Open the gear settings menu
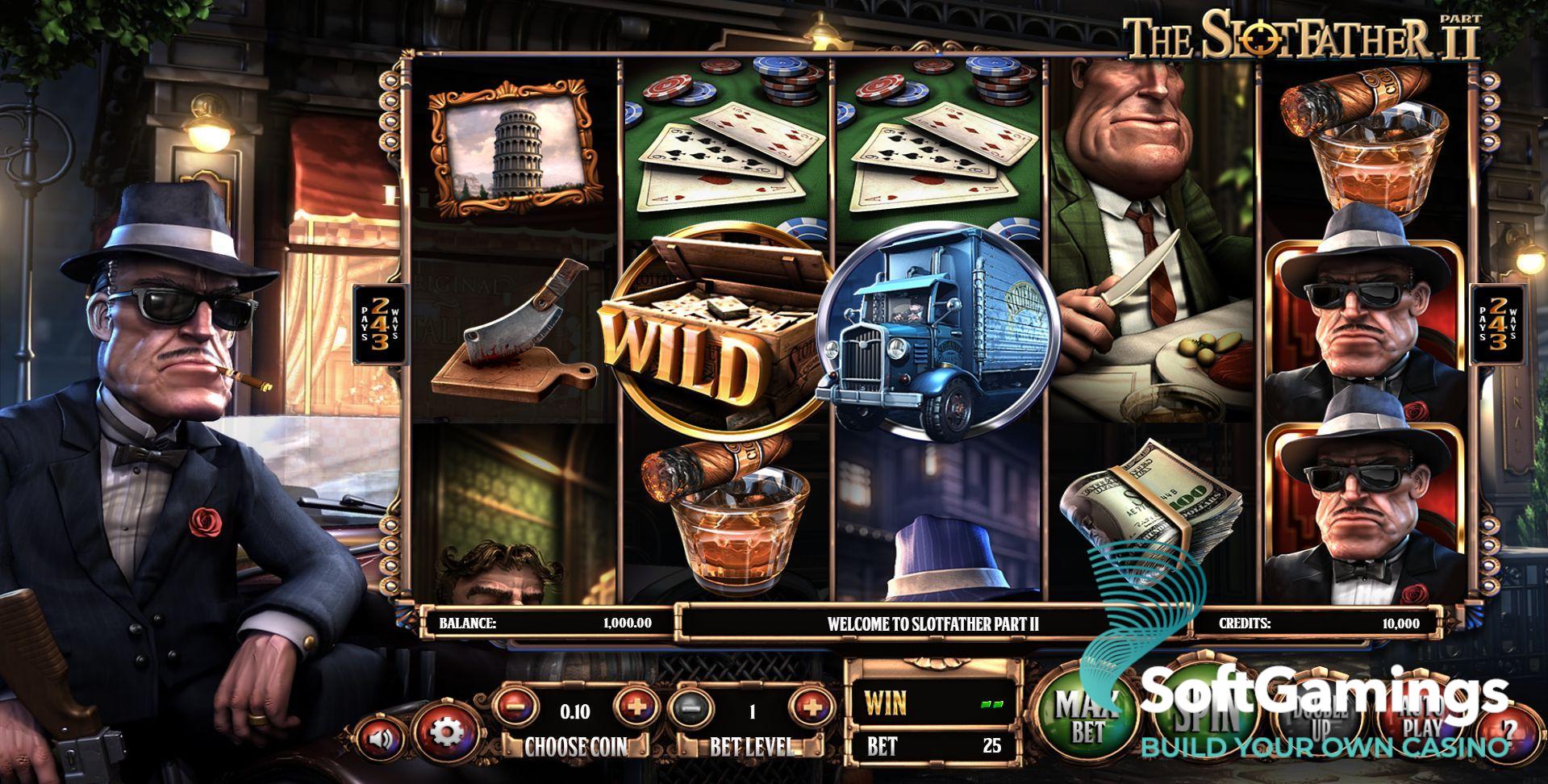 444,732
